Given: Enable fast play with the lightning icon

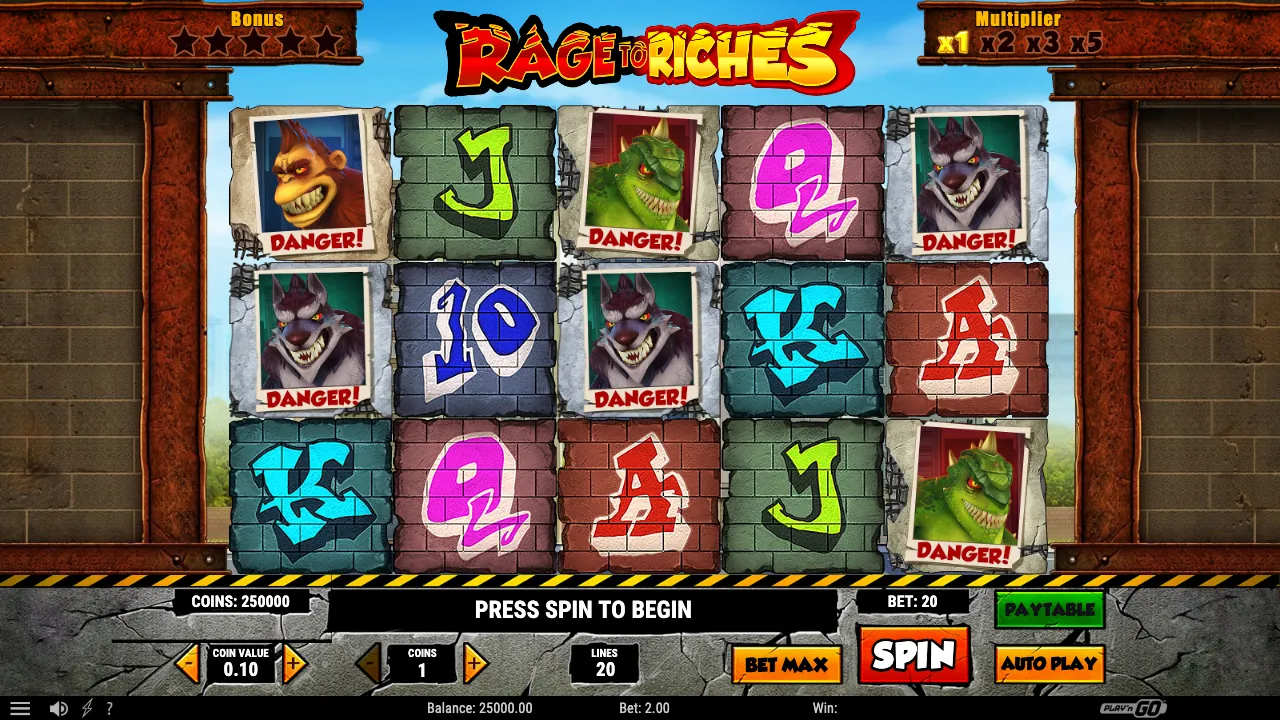Looking at the screenshot, I should coord(85,708).
